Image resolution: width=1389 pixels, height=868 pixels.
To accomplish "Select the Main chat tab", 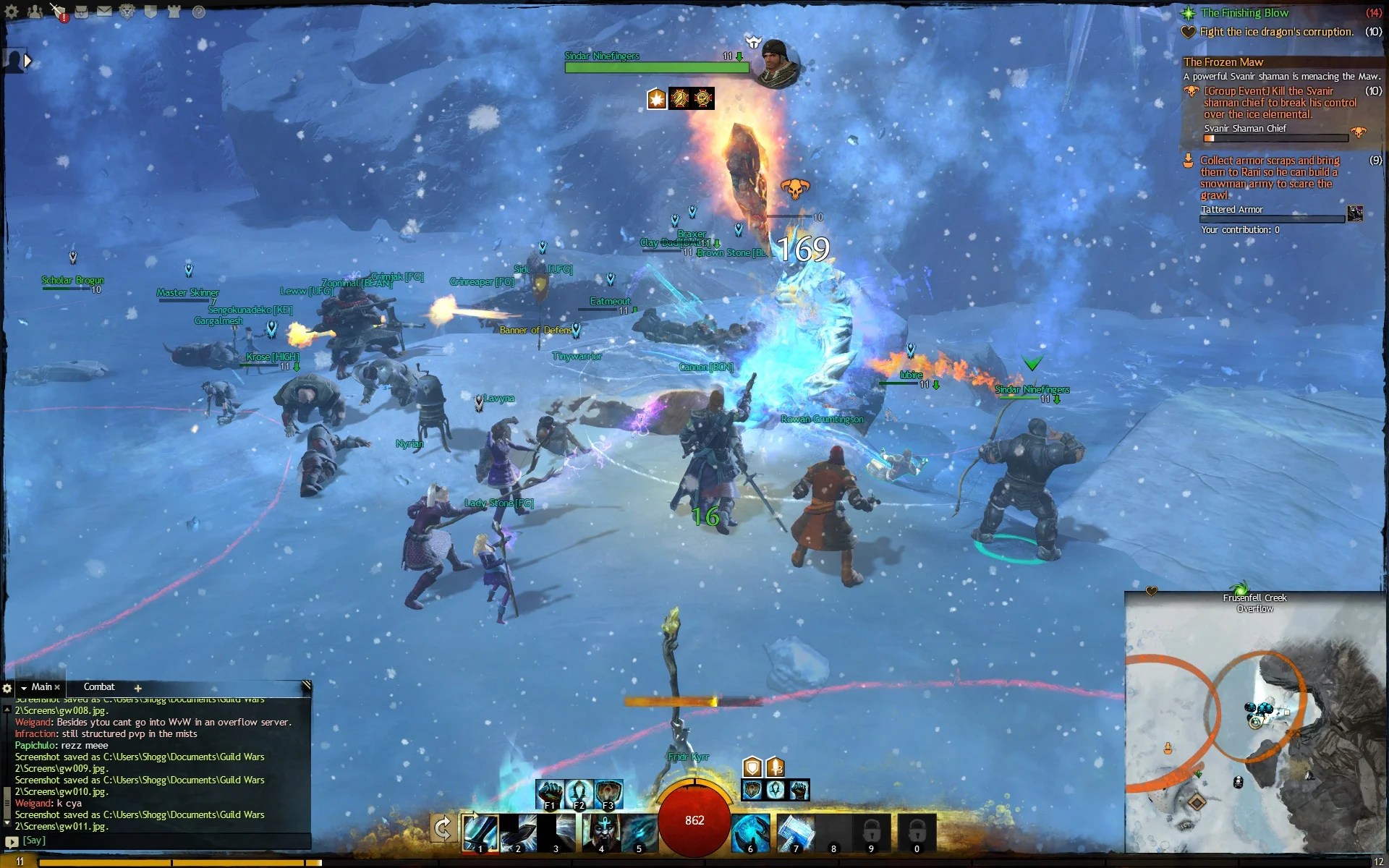I will 42,687.
